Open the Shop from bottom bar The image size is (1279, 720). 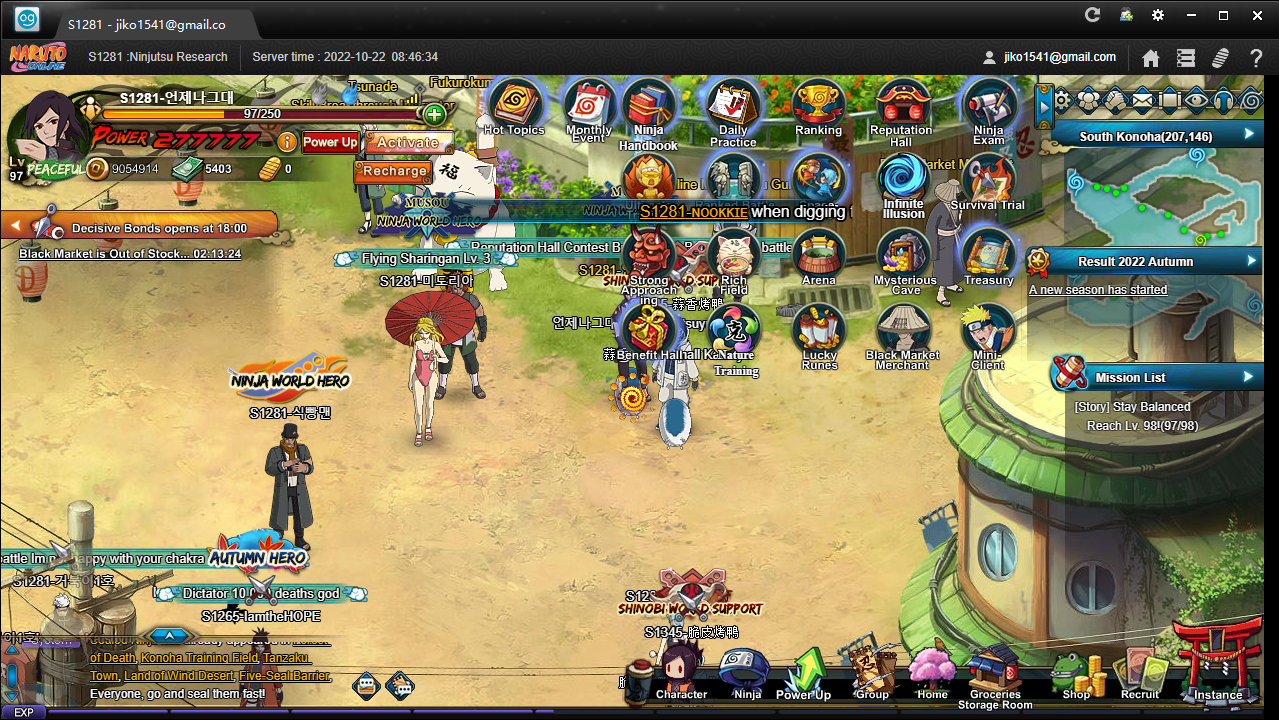pyautogui.click(x=1076, y=673)
